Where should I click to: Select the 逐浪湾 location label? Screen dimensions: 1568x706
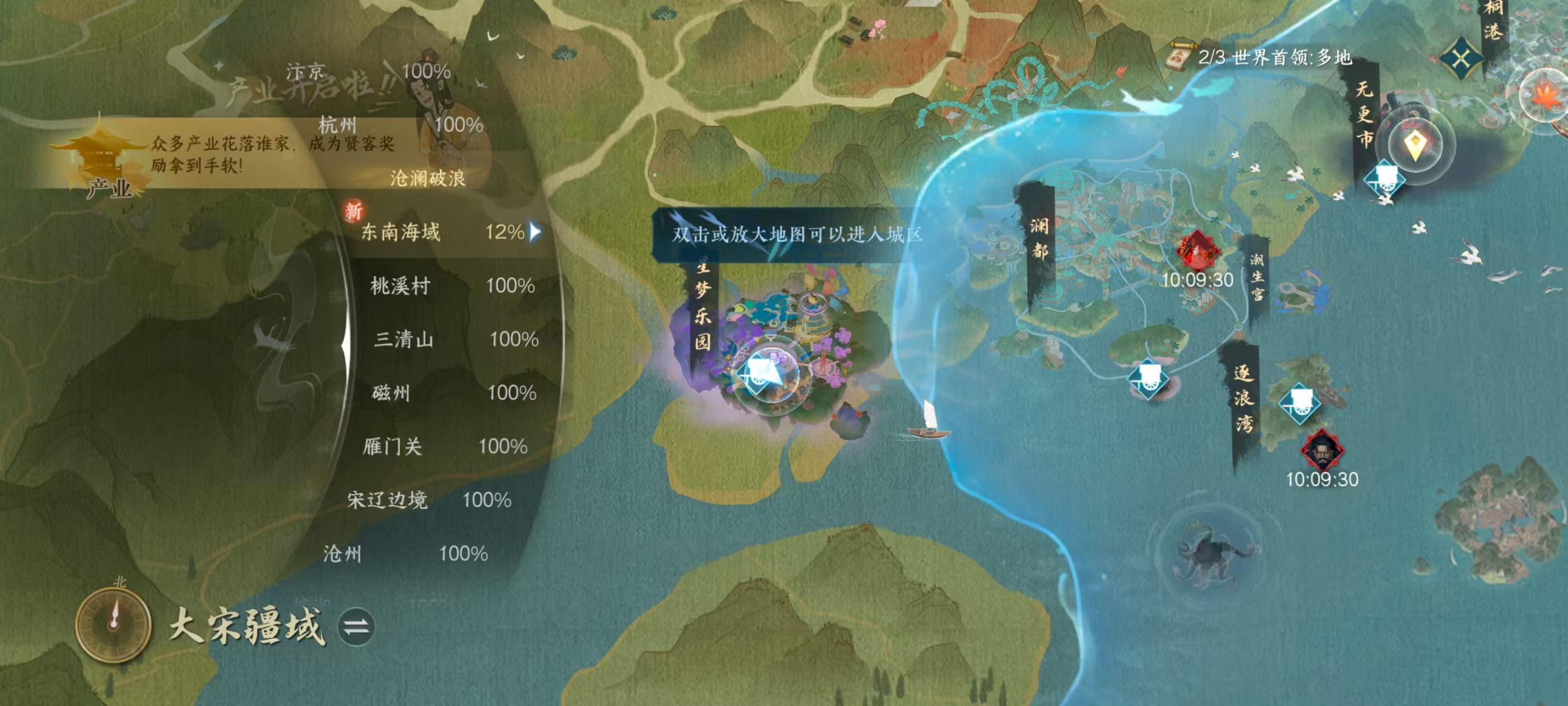pyautogui.click(x=1243, y=399)
